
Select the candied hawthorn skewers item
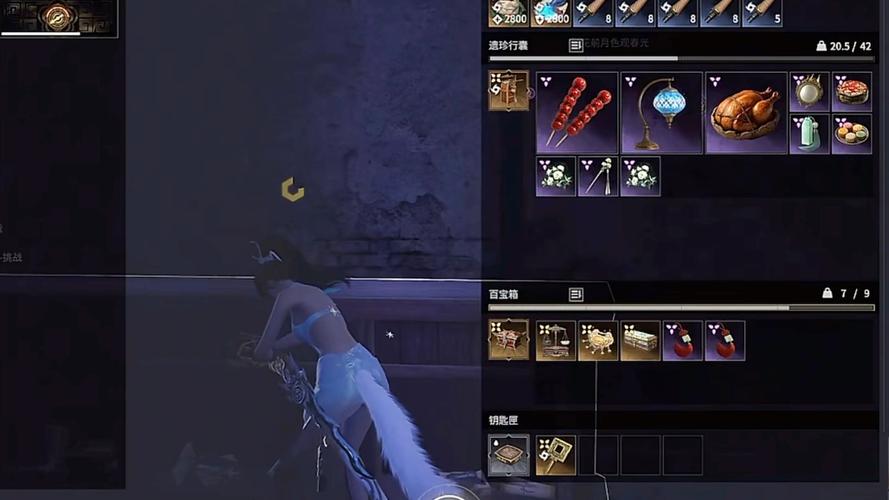[x=577, y=112]
